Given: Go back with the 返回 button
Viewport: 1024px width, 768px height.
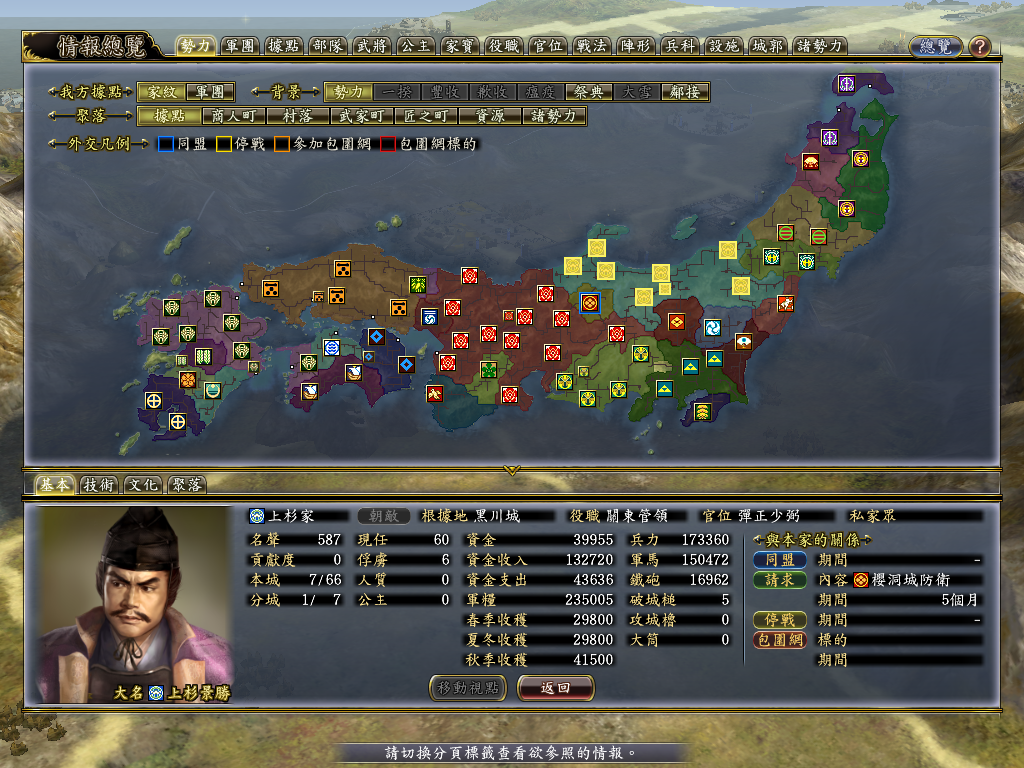Looking at the screenshot, I should point(556,688).
